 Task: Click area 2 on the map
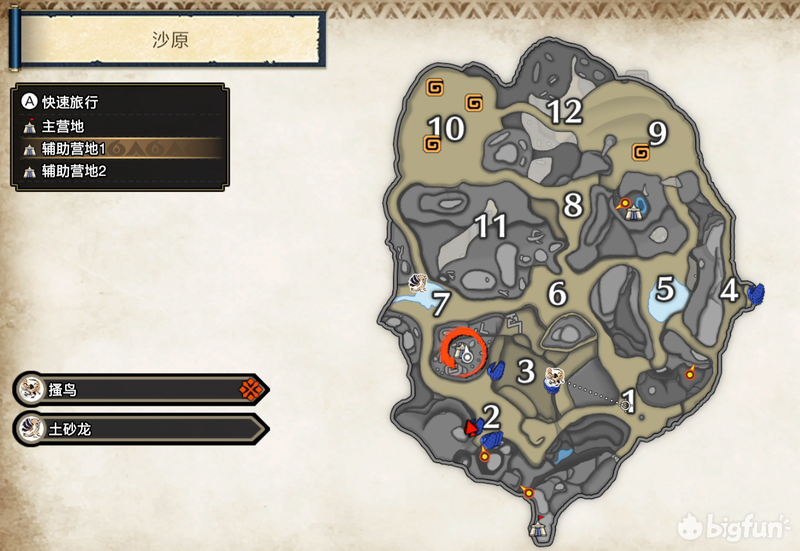[491, 415]
